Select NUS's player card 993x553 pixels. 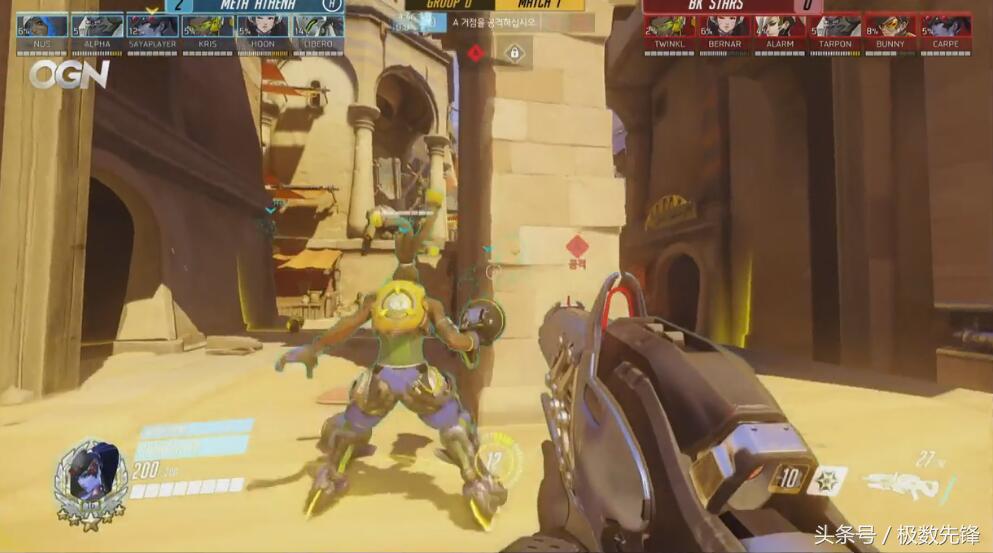tap(42, 29)
